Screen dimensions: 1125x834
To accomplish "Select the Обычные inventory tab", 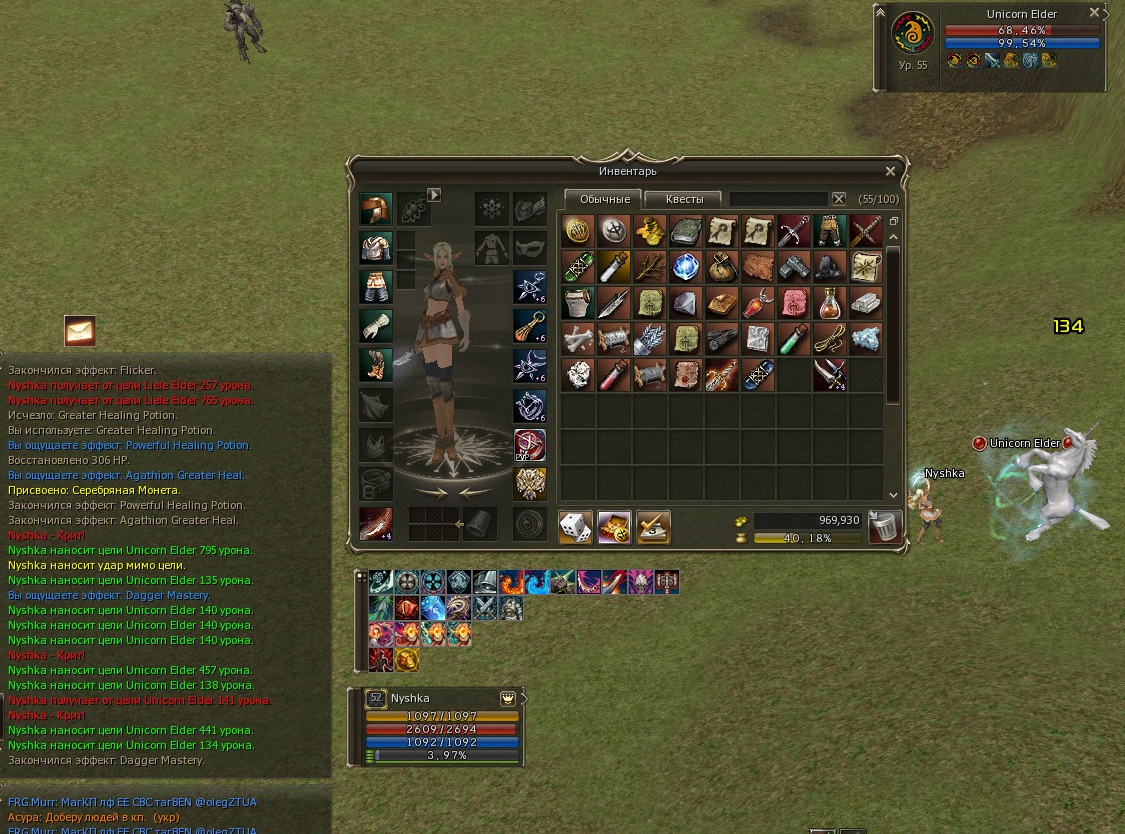I will coord(604,199).
